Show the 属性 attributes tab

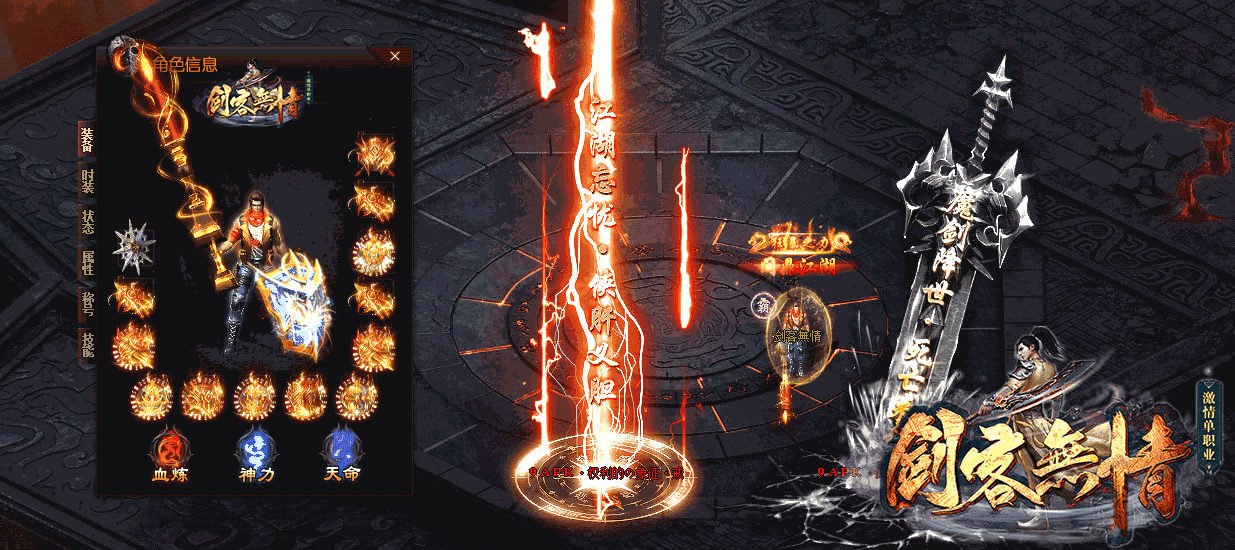[x=87, y=262]
